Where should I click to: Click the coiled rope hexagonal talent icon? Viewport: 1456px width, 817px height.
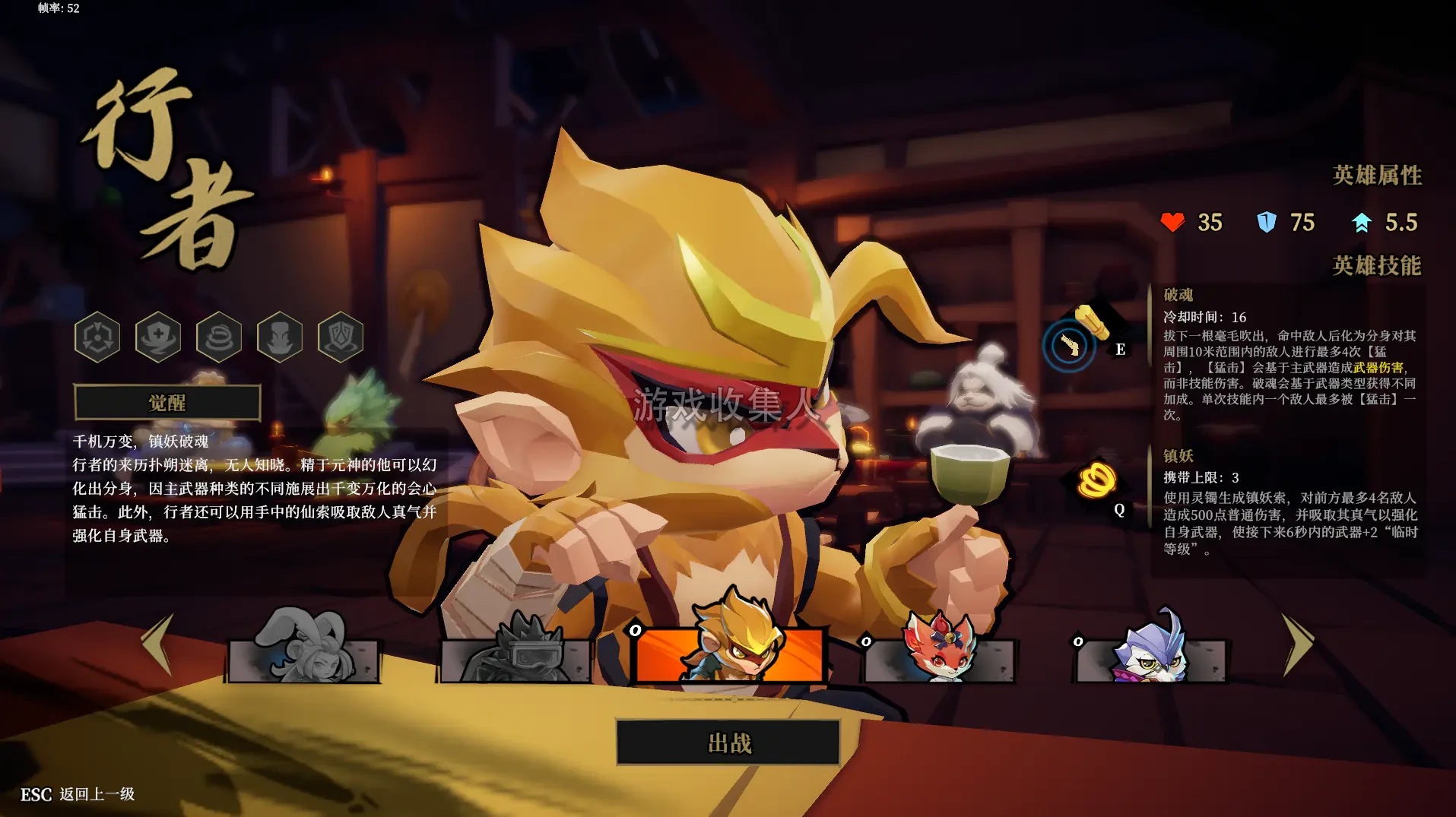[219, 337]
